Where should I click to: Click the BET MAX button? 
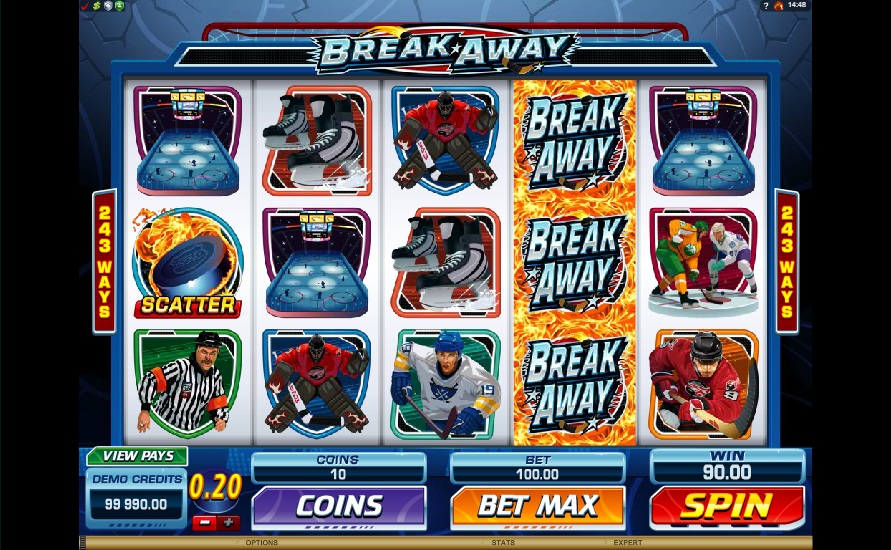pyautogui.click(x=537, y=506)
